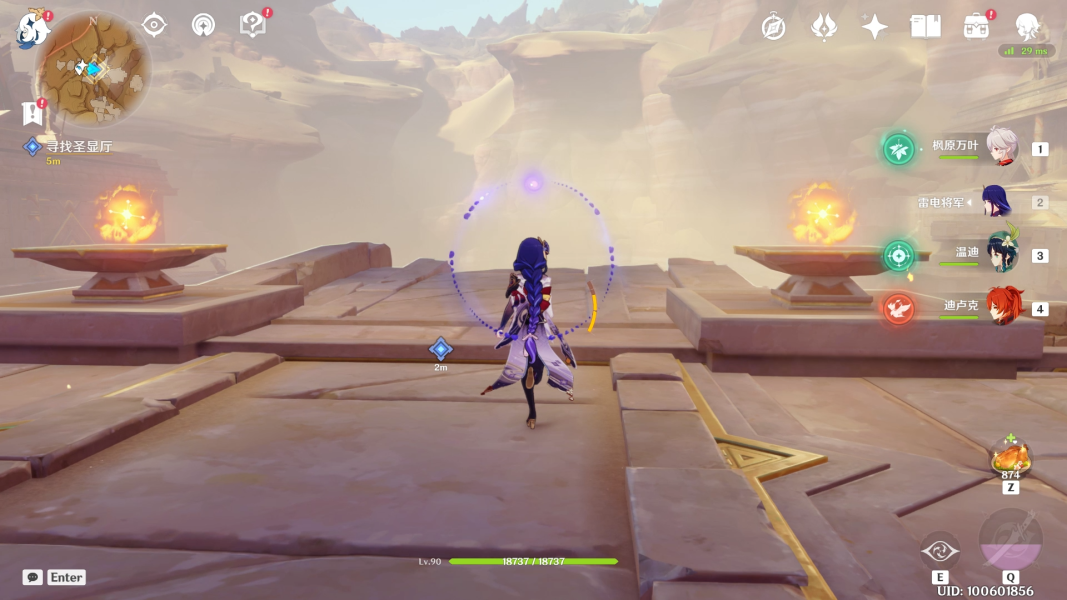Open the quest bookmark with exclamation mark
The width and height of the screenshot is (1067, 600).
click(x=31, y=114)
